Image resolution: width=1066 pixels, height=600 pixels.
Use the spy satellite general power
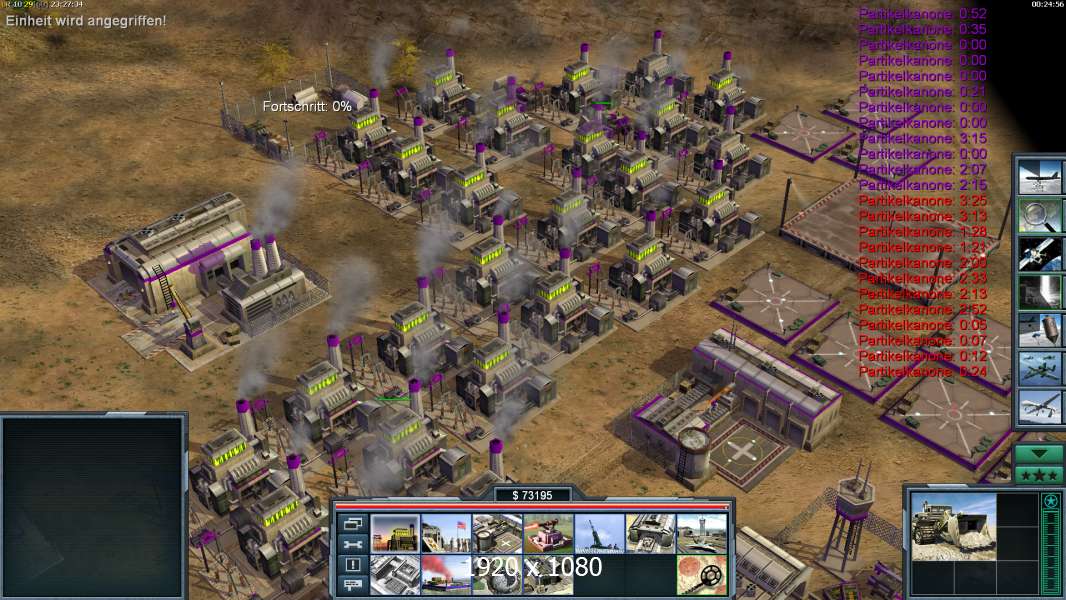pyautogui.click(x=1040, y=254)
